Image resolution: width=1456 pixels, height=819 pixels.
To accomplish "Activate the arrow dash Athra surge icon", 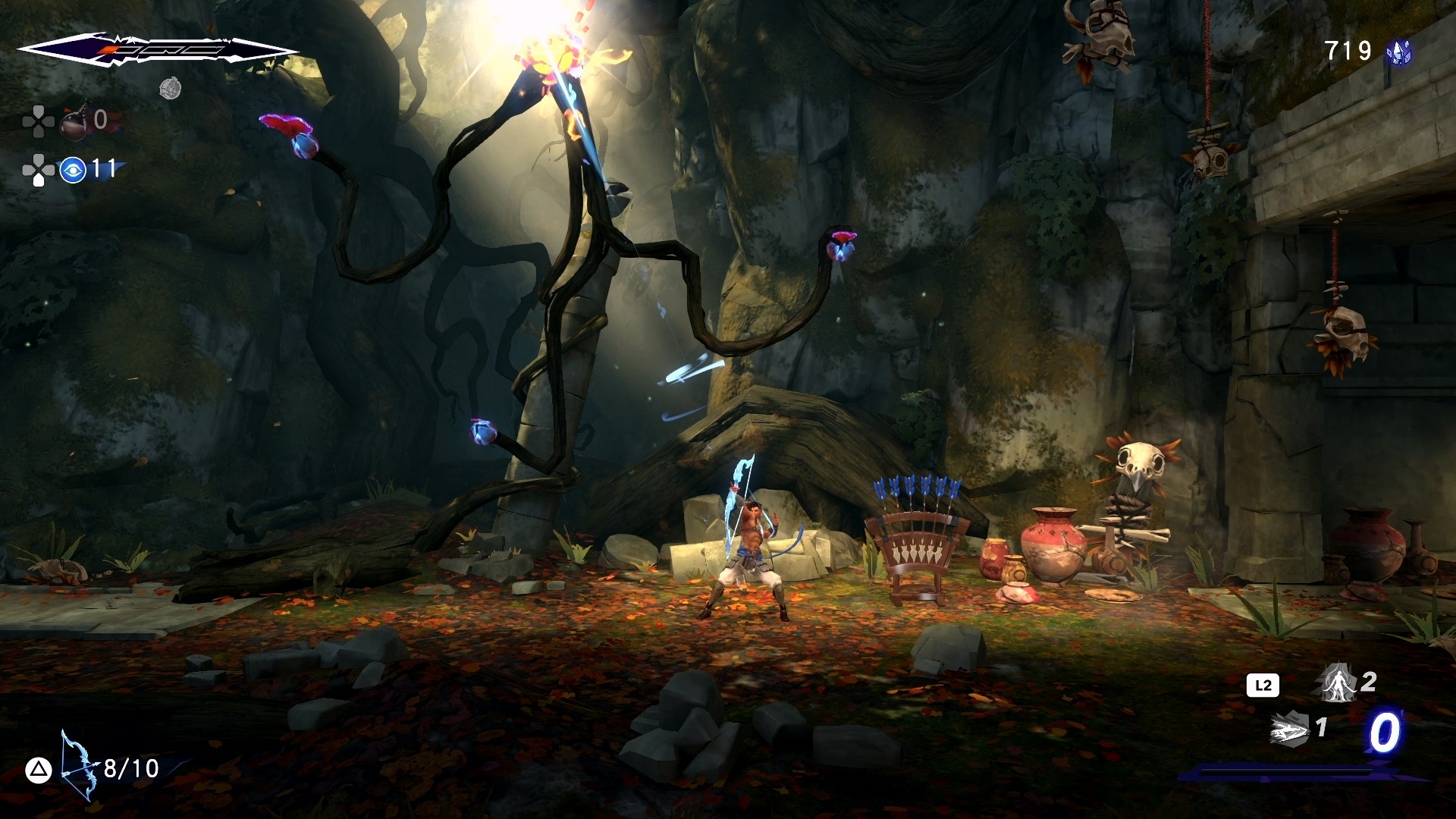I will (1291, 730).
